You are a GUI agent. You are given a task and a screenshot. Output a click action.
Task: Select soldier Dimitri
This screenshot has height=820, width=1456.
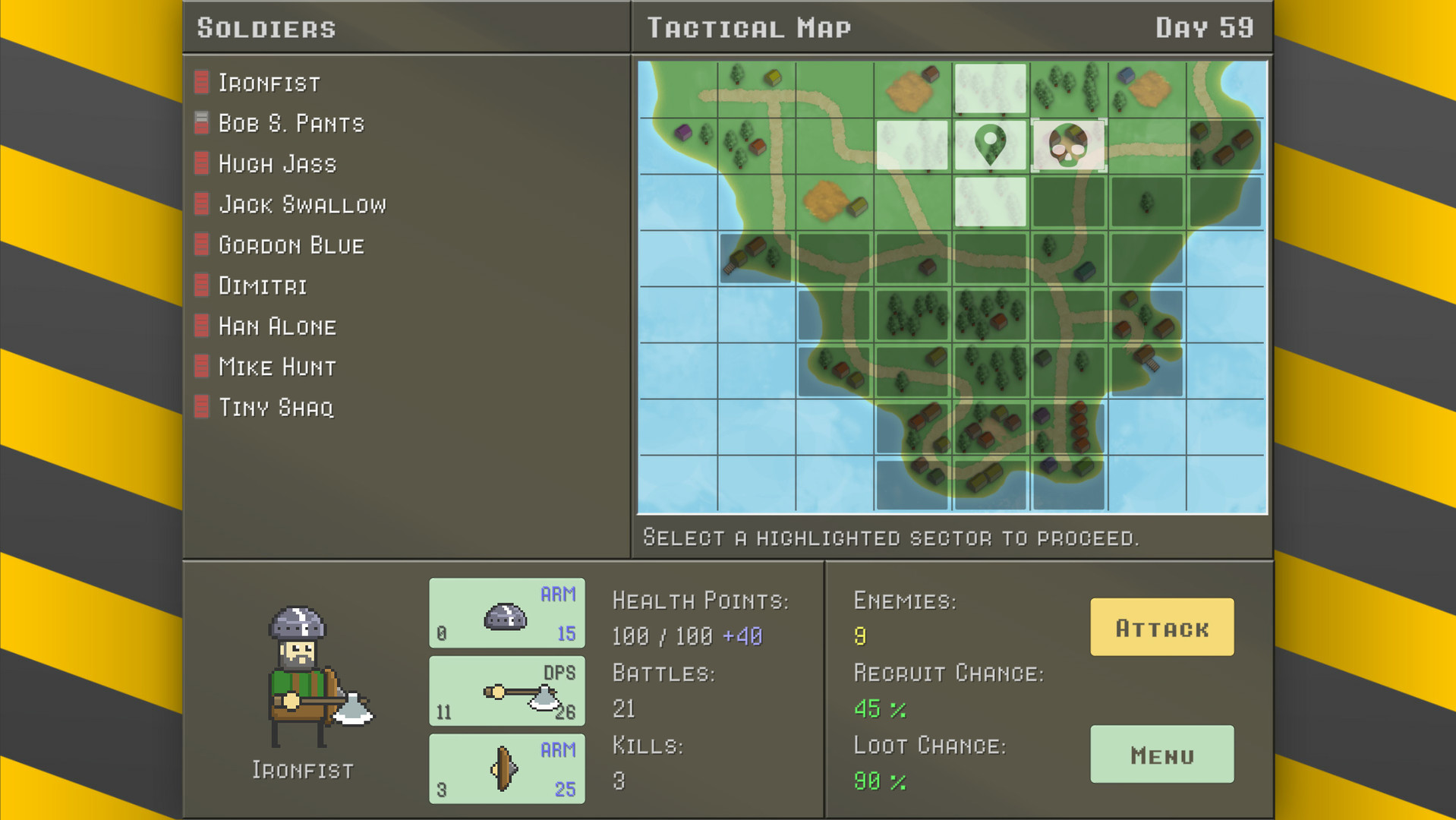tap(263, 285)
